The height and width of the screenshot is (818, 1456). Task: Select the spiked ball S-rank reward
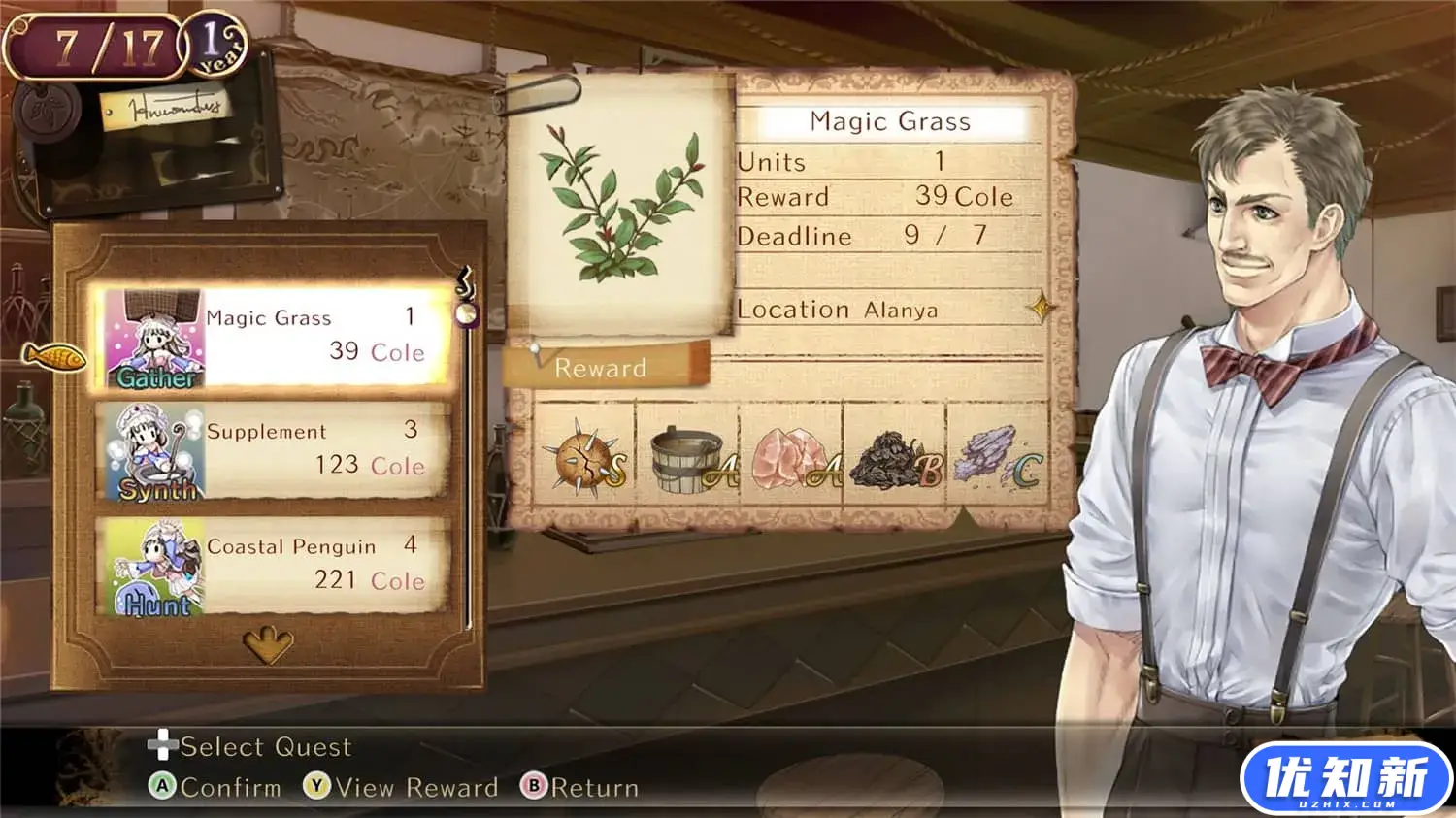584,460
